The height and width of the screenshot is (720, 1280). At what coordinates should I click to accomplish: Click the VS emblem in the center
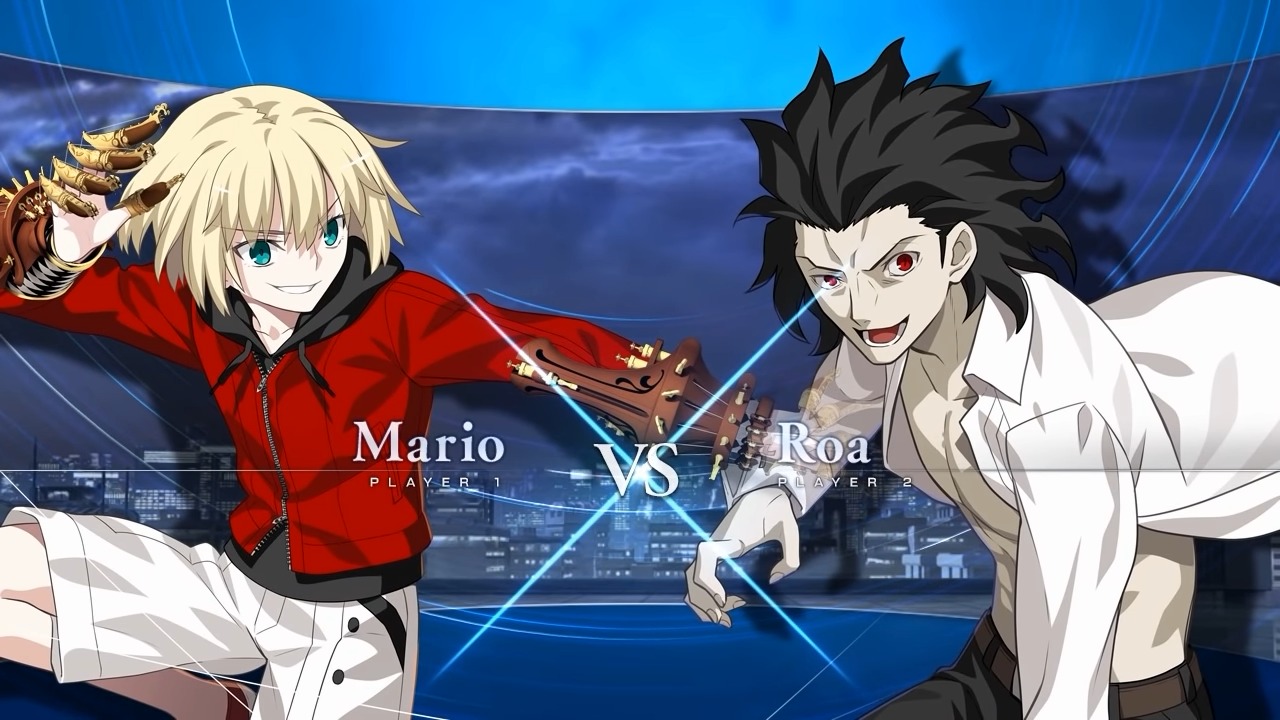point(640,465)
